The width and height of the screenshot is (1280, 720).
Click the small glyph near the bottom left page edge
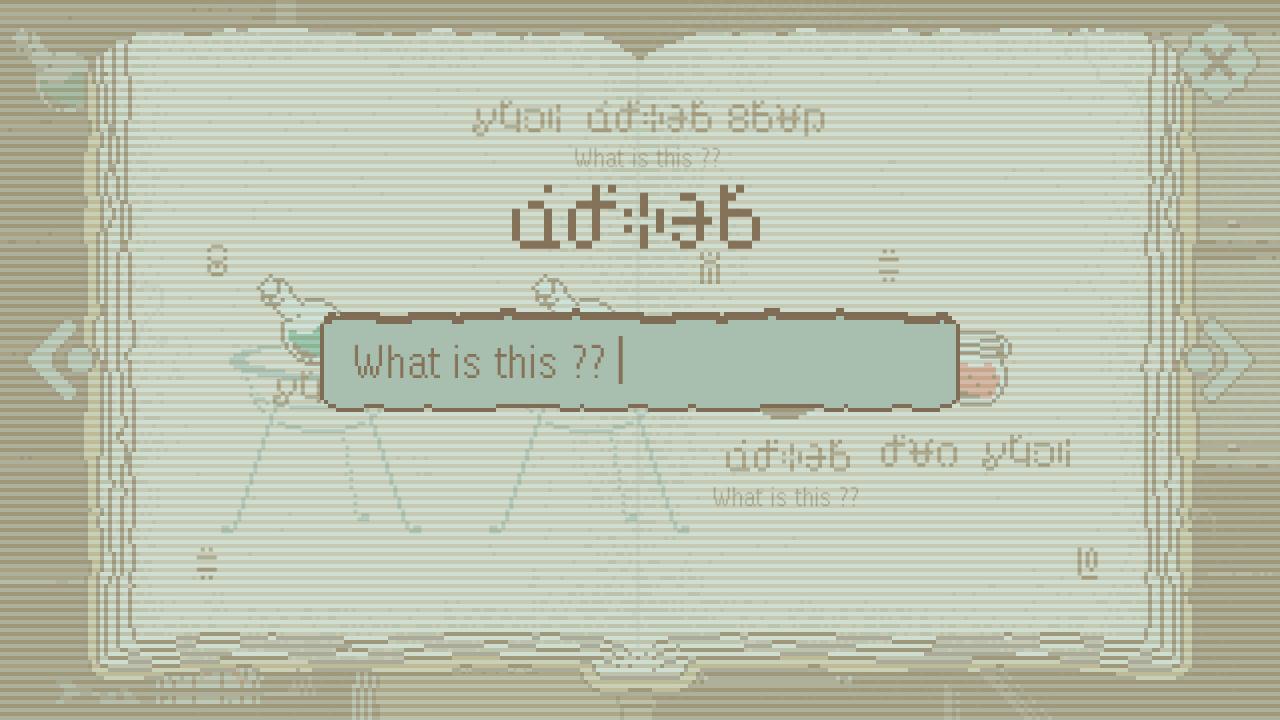coord(206,562)
